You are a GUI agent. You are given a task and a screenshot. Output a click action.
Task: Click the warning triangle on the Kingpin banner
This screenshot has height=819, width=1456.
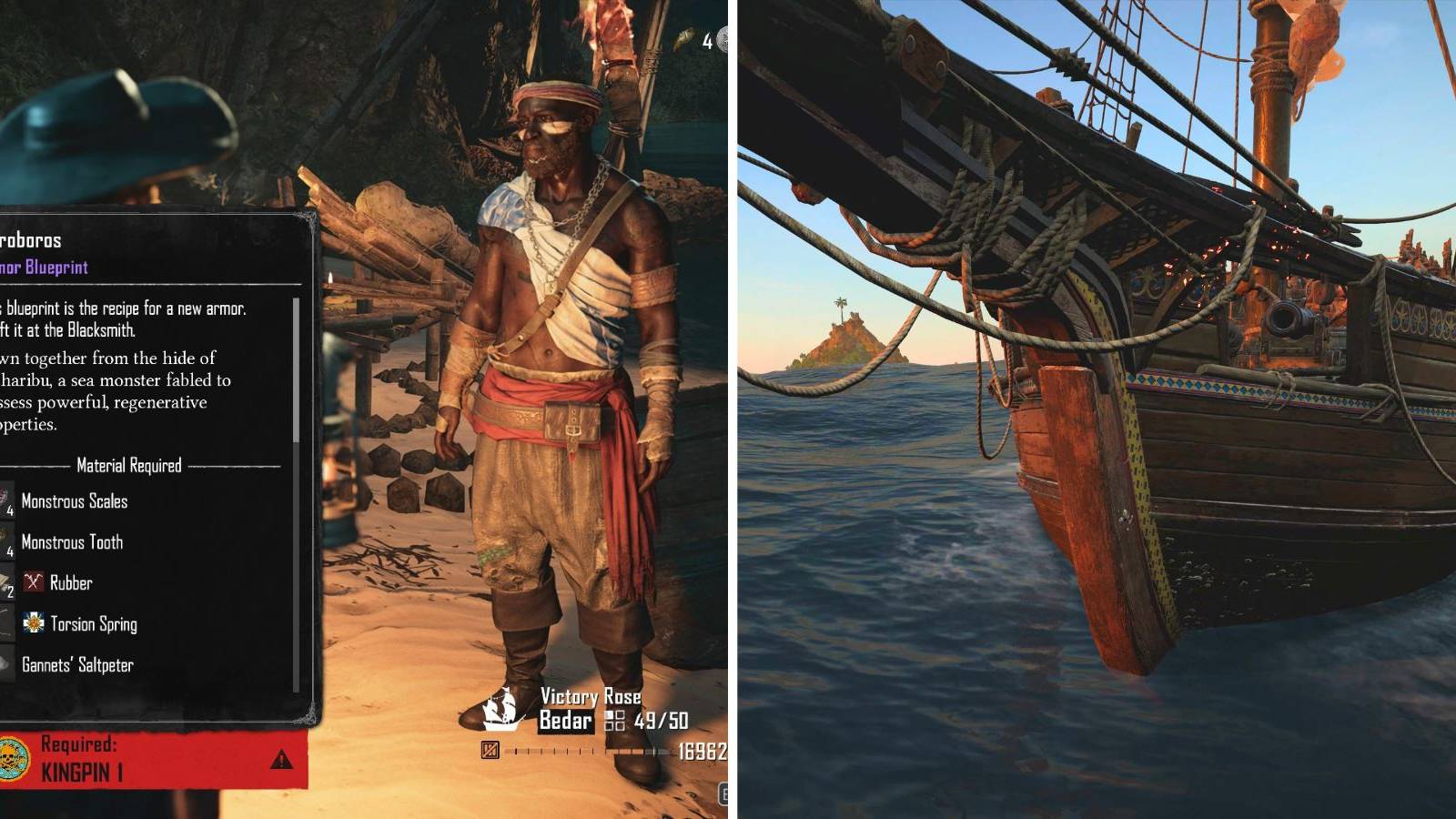[281, 761]
